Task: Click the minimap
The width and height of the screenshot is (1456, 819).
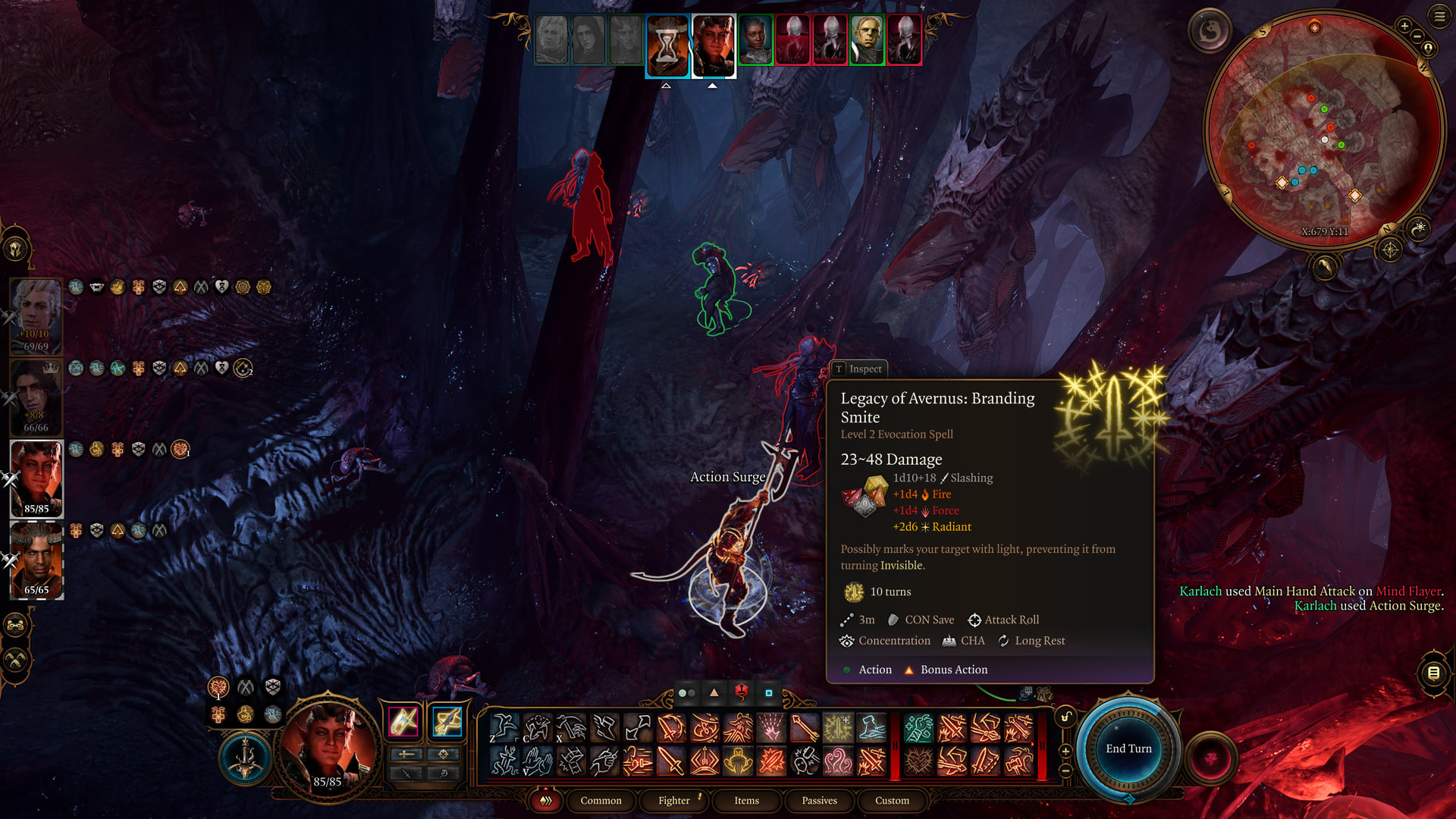Action: (x=1324, y=129)
